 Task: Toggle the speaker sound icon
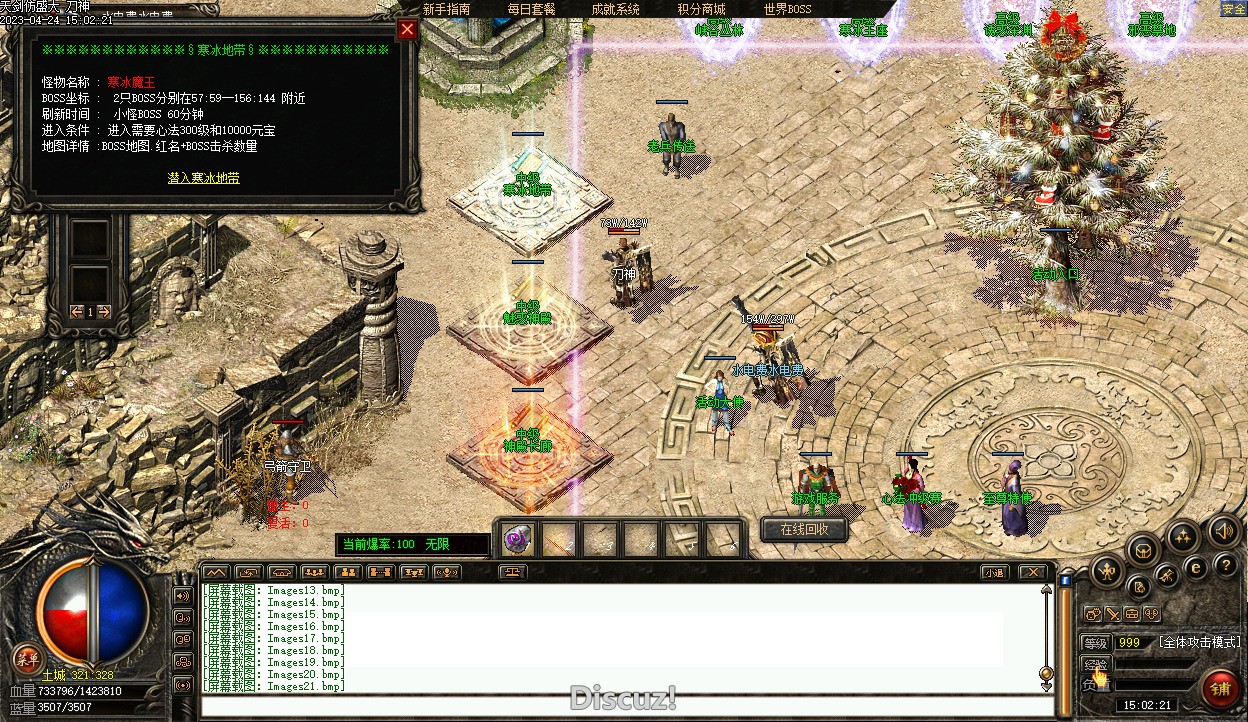(x=1223, y=531)
